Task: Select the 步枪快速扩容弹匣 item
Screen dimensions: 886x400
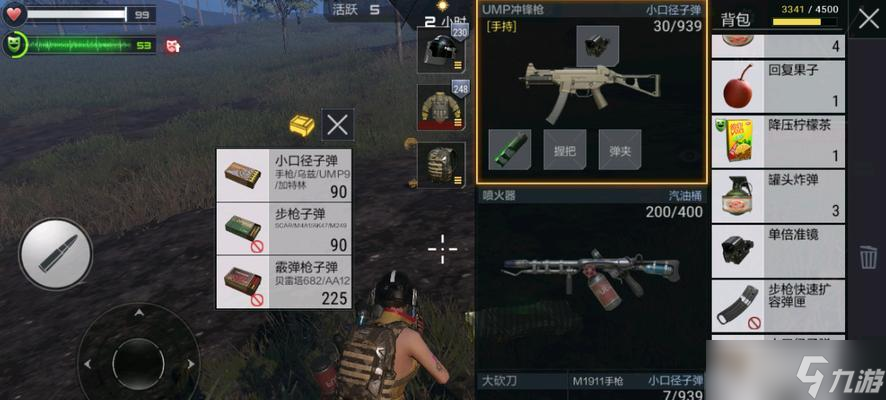Action: point(778,305)
